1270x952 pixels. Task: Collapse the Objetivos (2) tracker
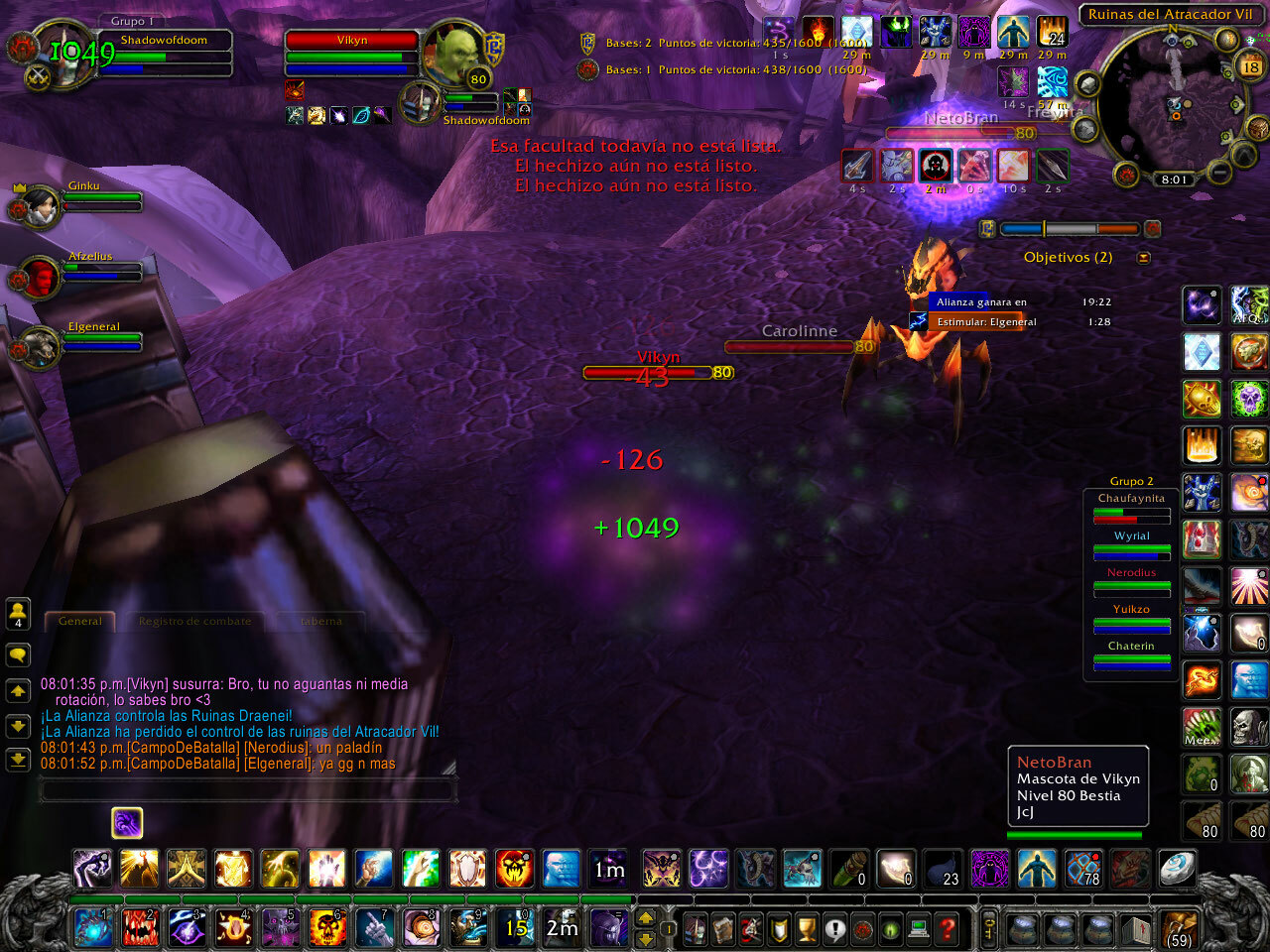1144,258
